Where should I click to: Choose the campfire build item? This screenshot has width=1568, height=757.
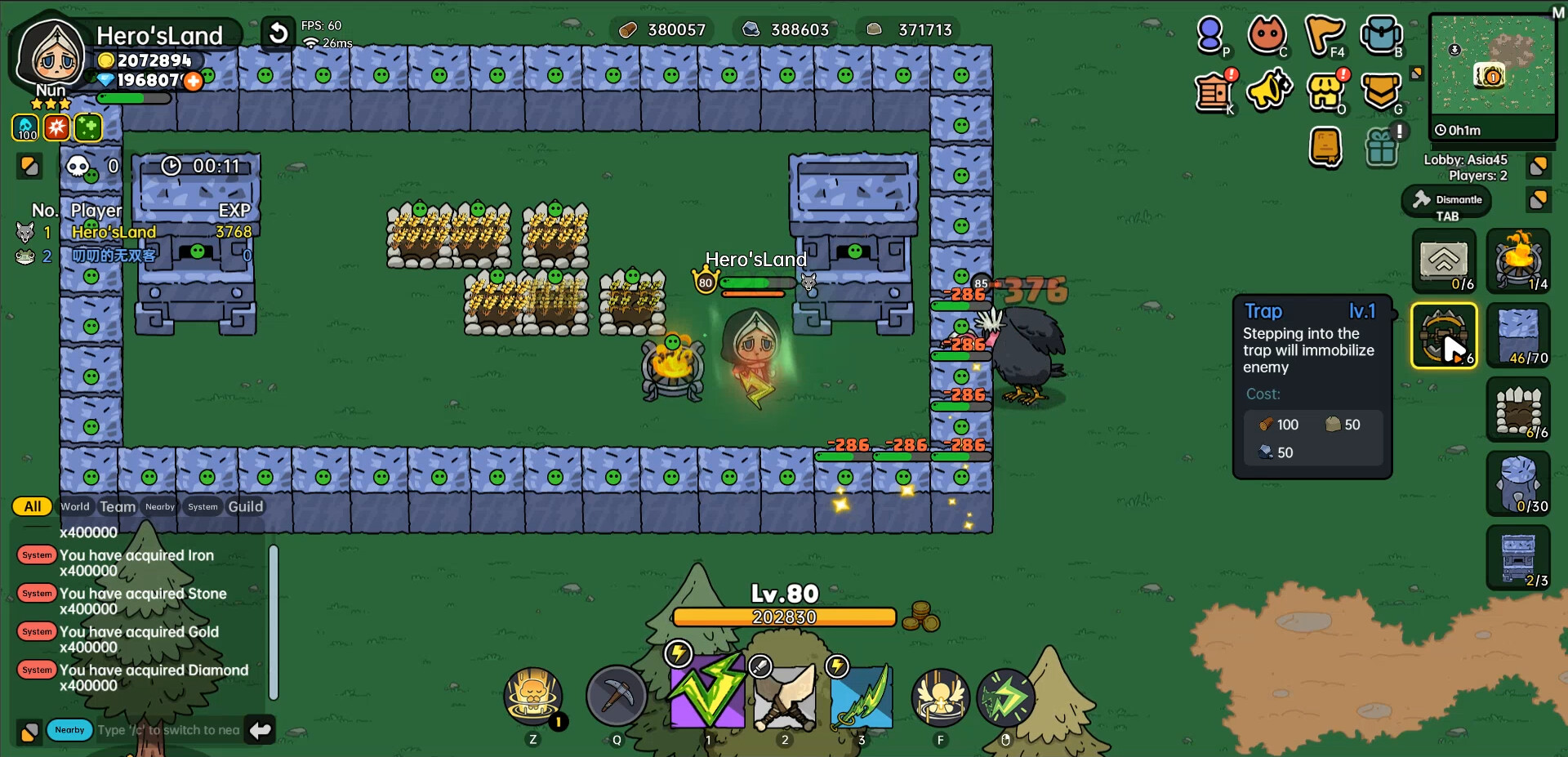pyautogui.click(x=1518, y=261)
